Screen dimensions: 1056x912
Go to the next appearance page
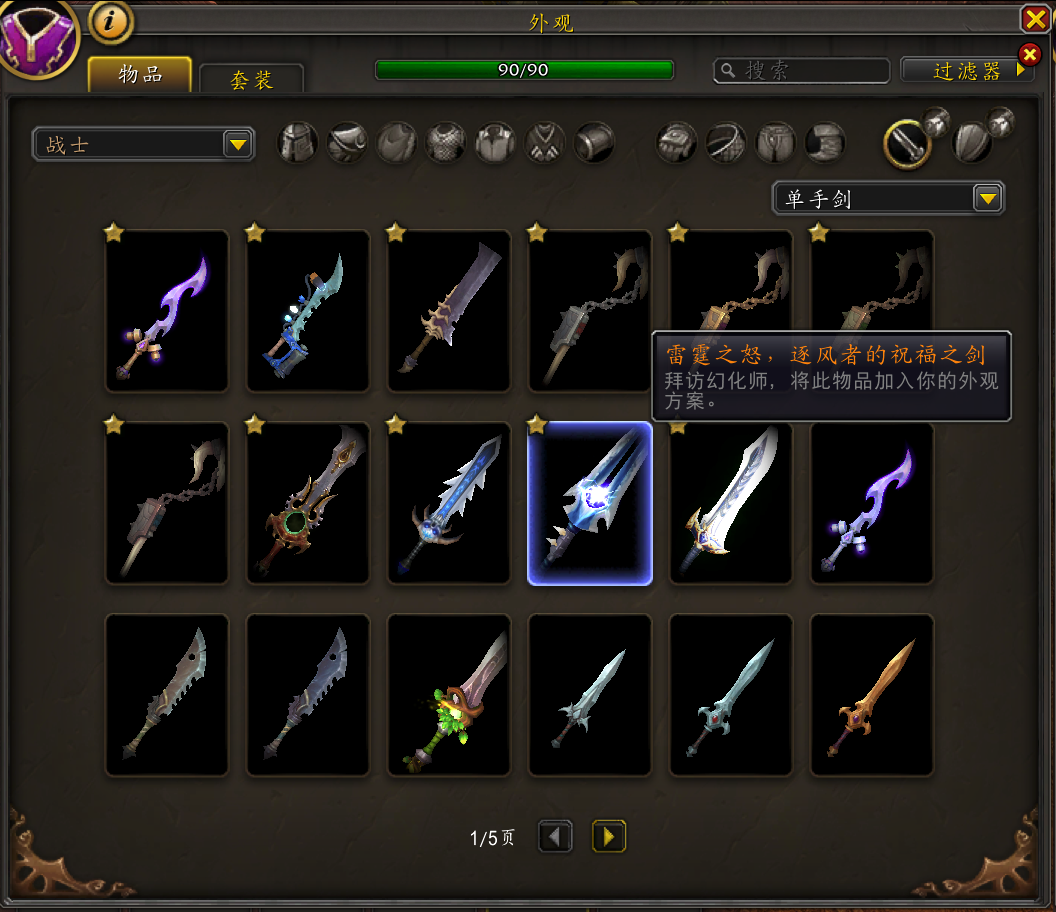click(x=609, y=836)
